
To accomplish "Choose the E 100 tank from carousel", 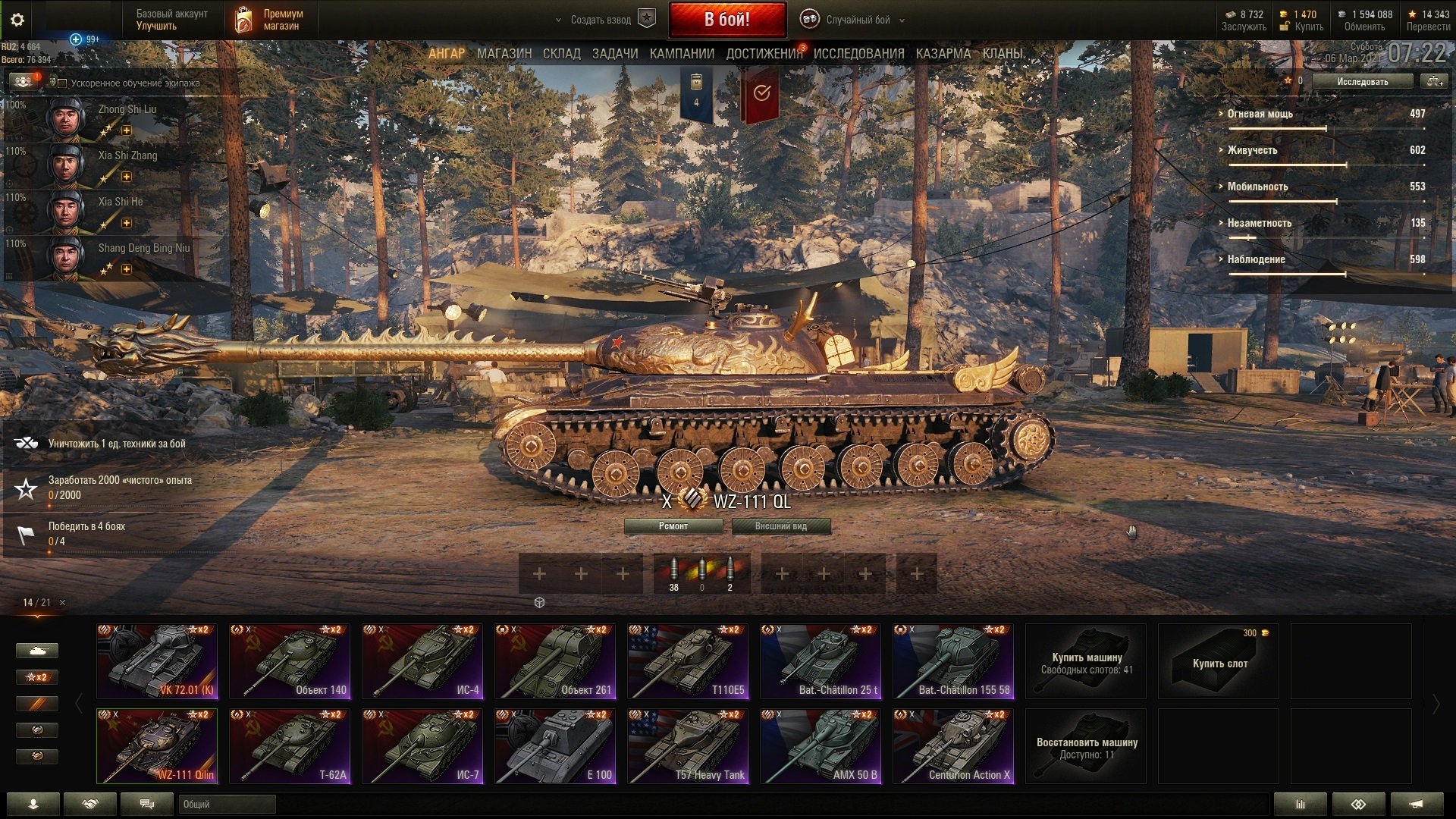I will point(555,746).
